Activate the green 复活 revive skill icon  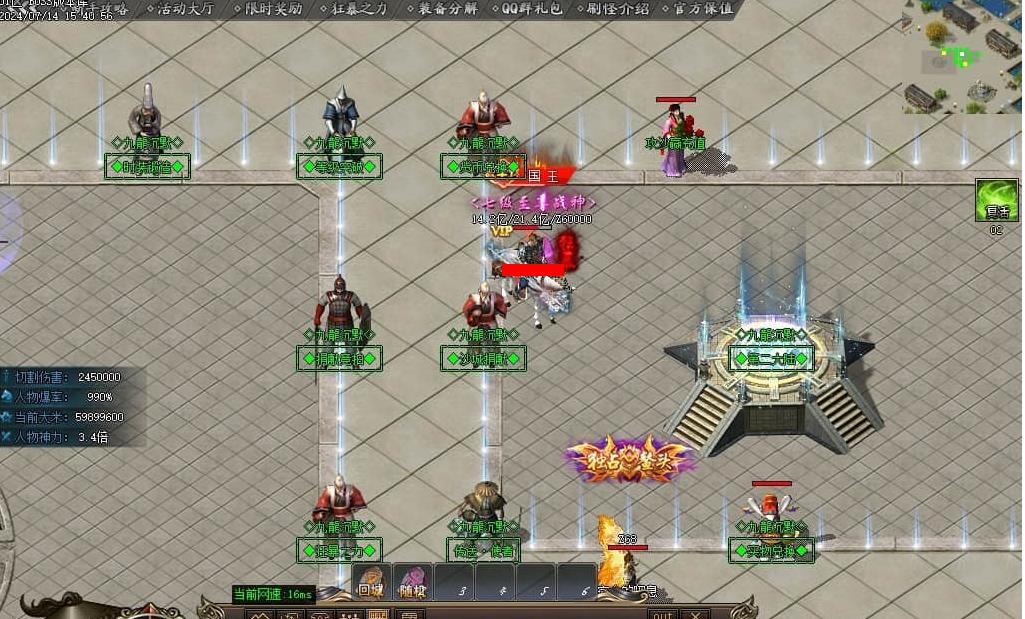tap(996, 200)
